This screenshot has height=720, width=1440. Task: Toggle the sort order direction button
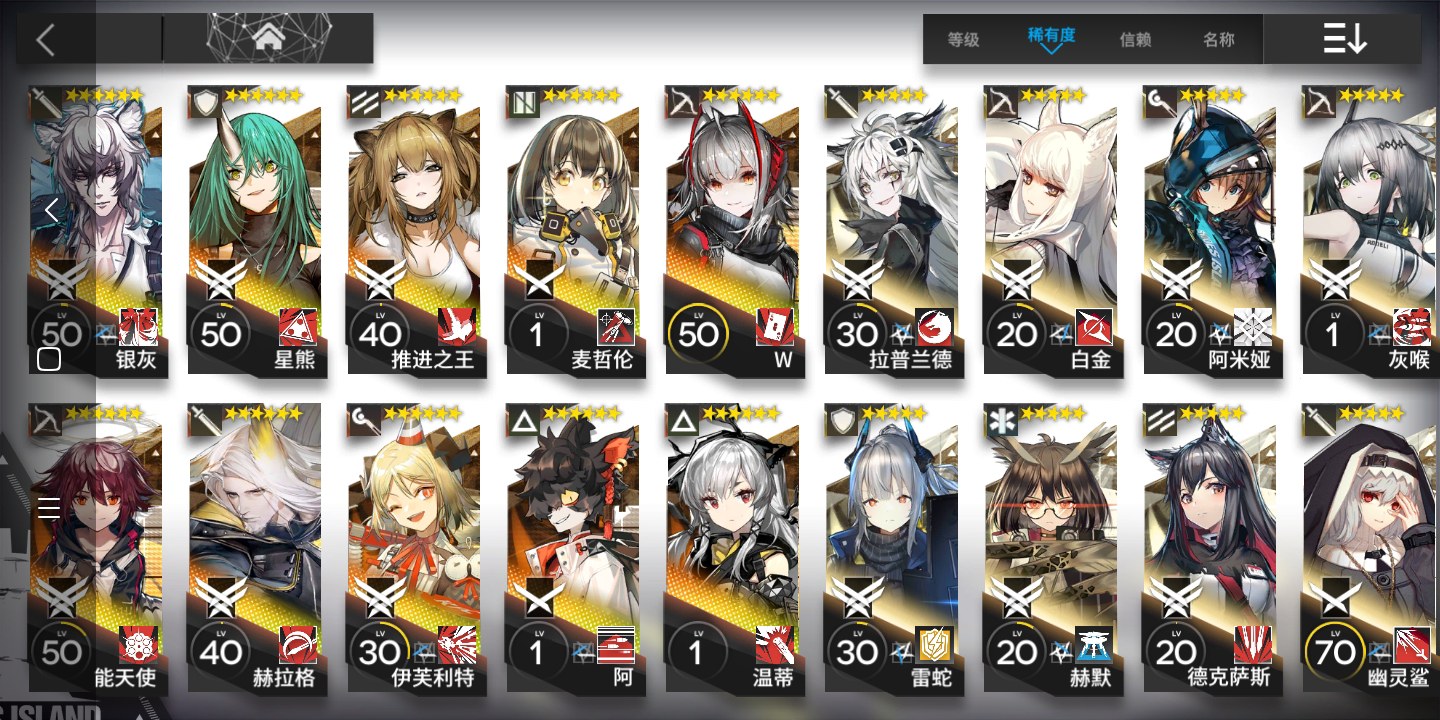coord(1344,40)
